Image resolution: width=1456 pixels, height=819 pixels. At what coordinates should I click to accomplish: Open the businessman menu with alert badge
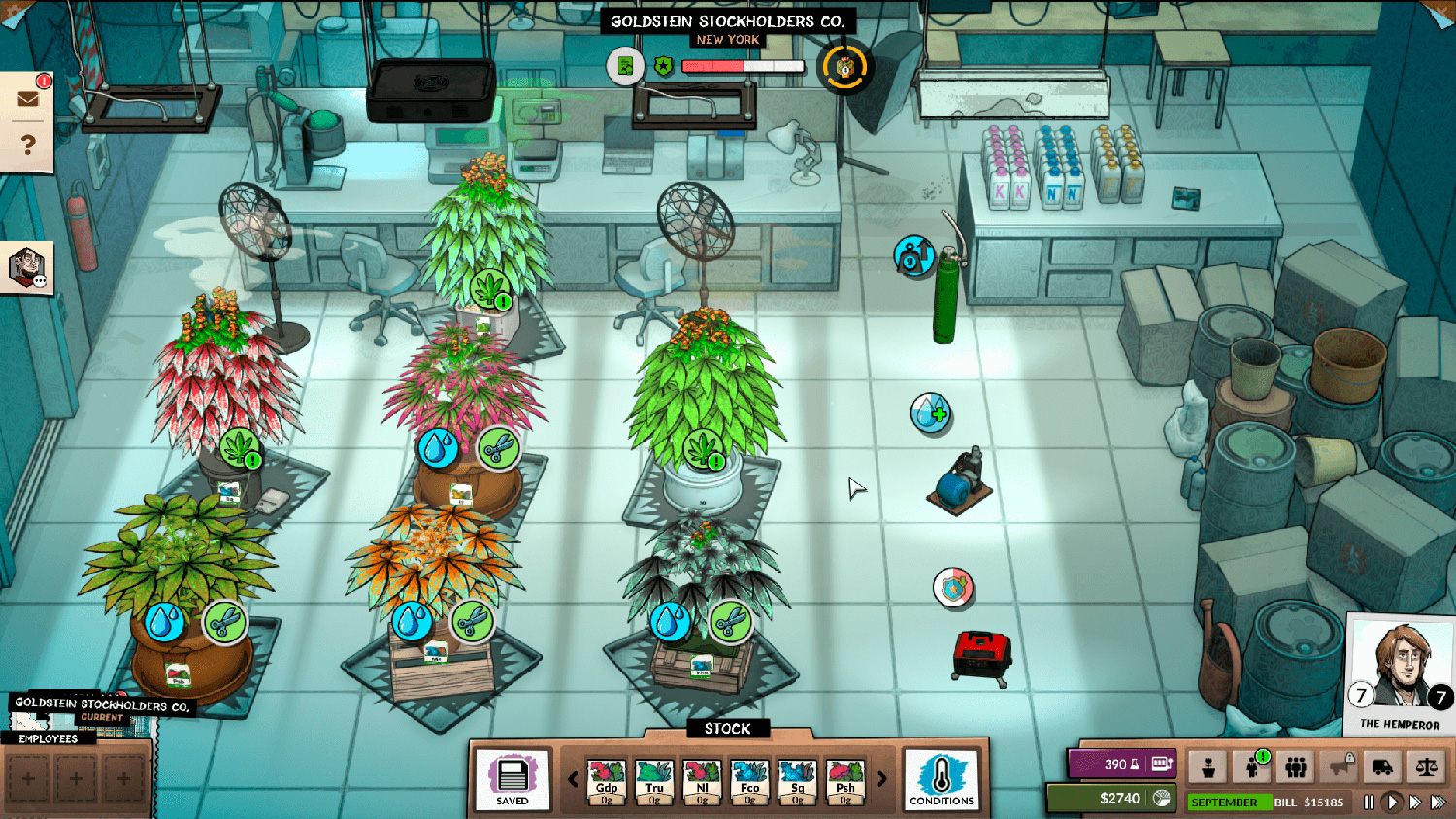click(x=1252, y=768)
